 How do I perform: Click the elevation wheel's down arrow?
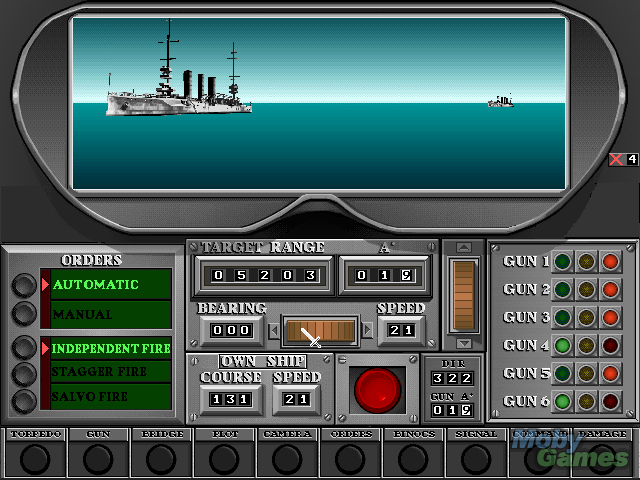coord(463,343)
